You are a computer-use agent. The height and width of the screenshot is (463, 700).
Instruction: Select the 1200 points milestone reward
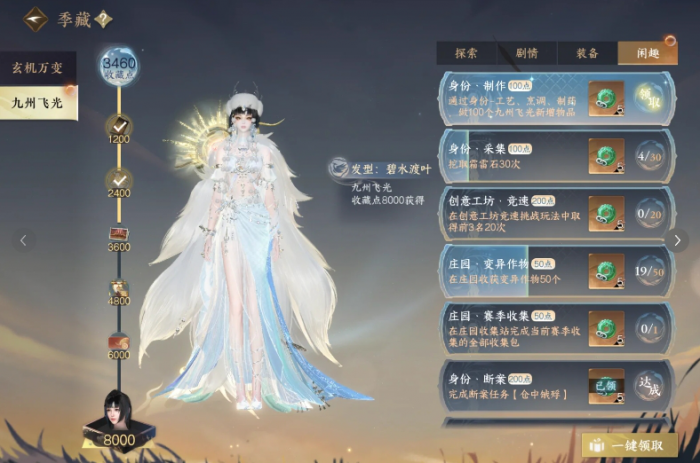(x=118, y=125)
